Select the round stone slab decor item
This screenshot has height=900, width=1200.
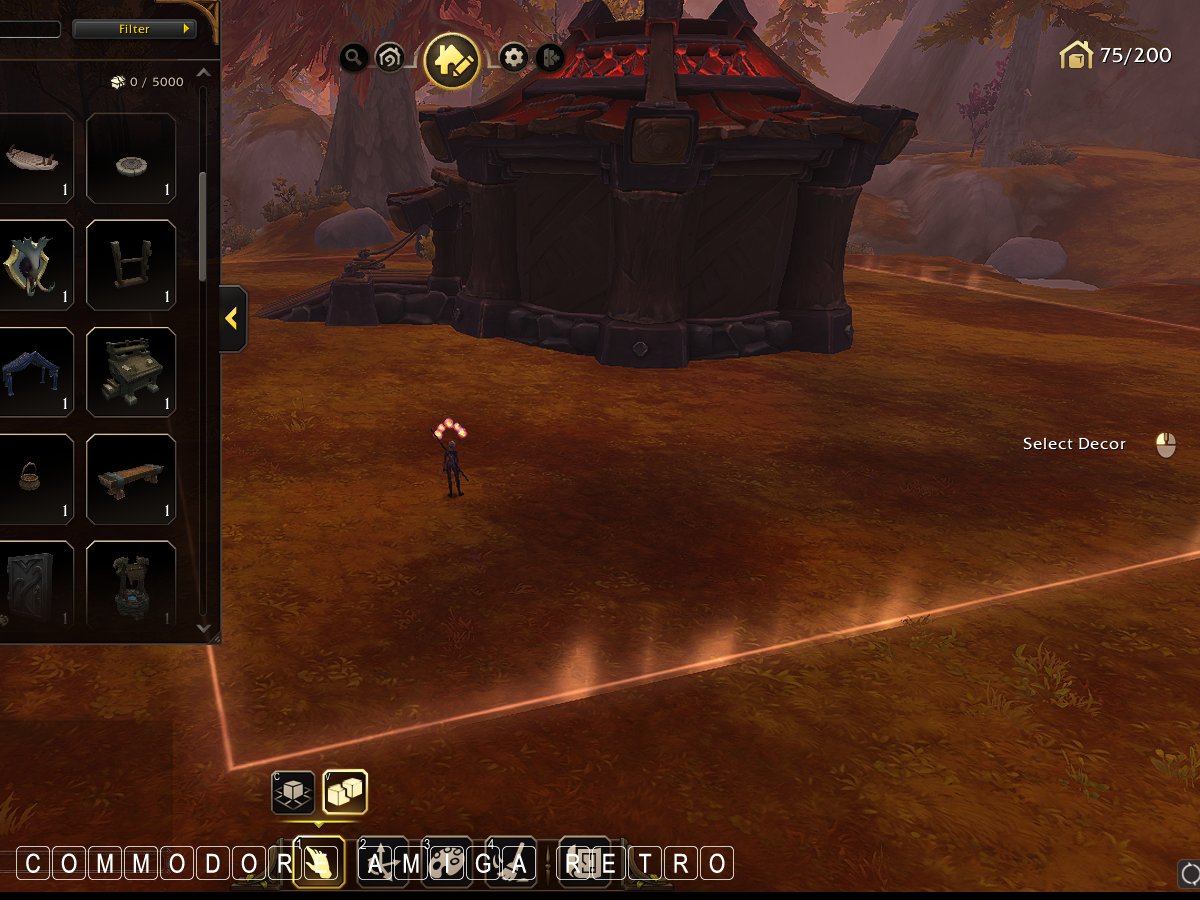click(x=131, y=158)
